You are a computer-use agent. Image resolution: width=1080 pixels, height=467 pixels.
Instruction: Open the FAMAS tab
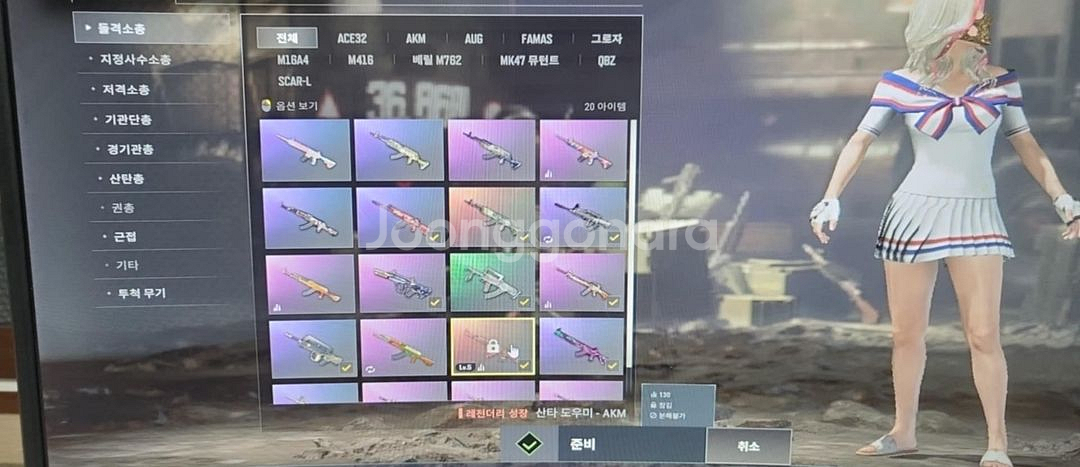(537, 39)
